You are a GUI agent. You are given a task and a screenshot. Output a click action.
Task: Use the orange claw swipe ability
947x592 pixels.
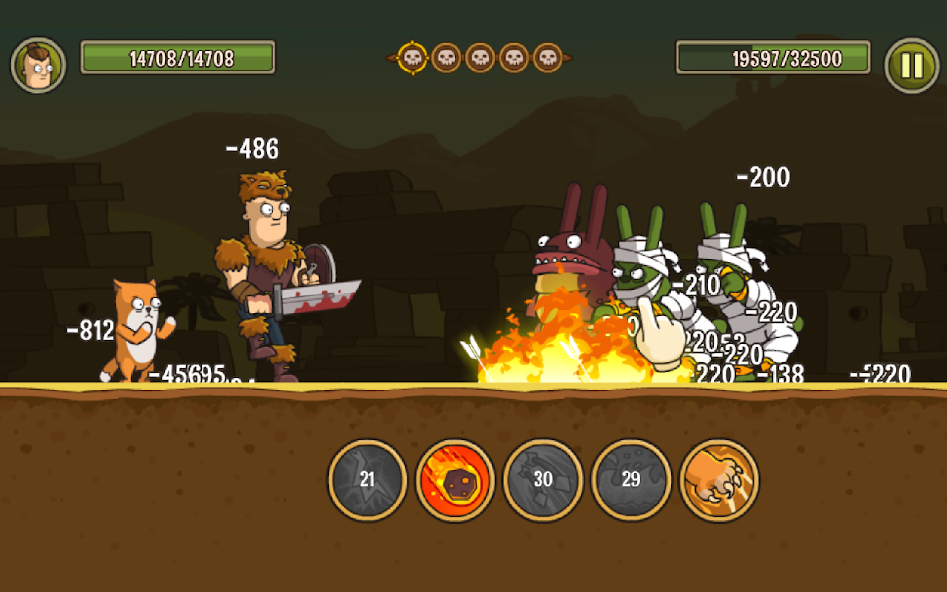(x=719, y=480)
